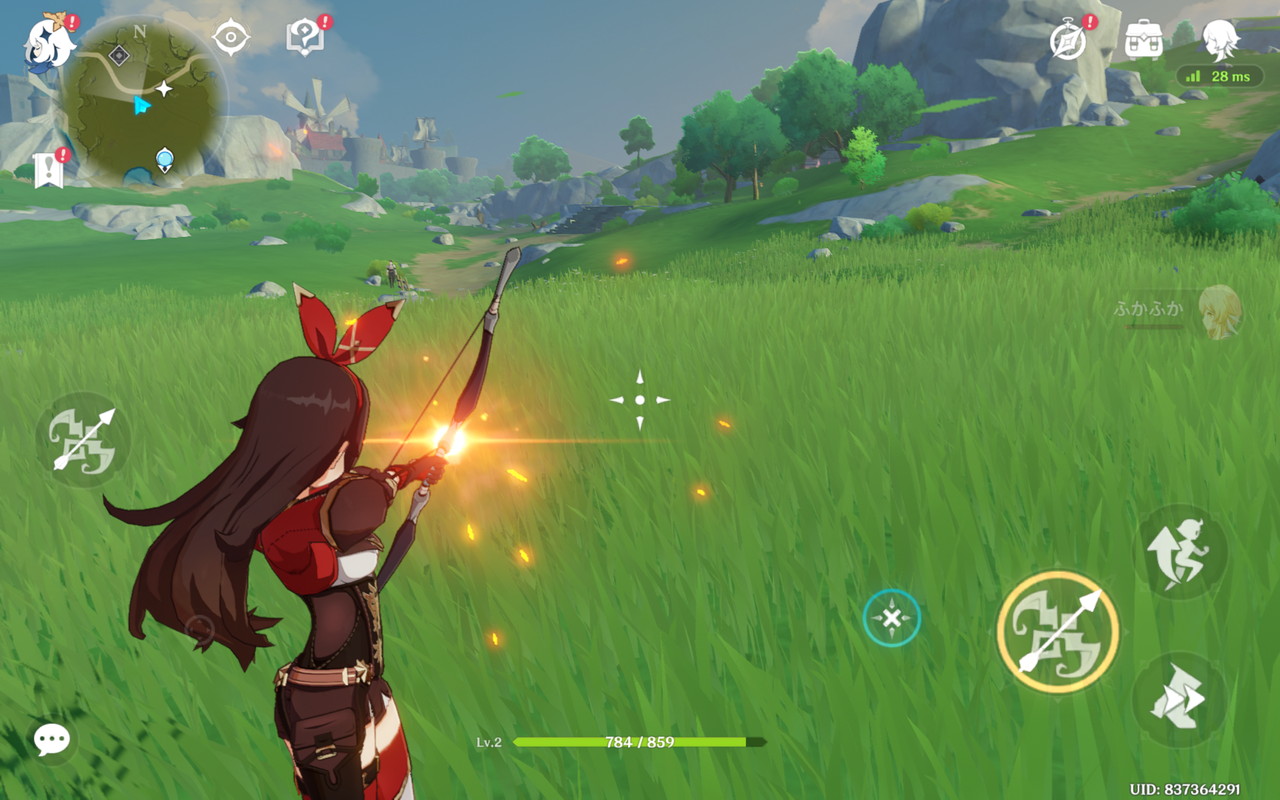Tap the sprint dash button
The width and height of the screenshot is (1280, 800).
tap(1179, 699)
